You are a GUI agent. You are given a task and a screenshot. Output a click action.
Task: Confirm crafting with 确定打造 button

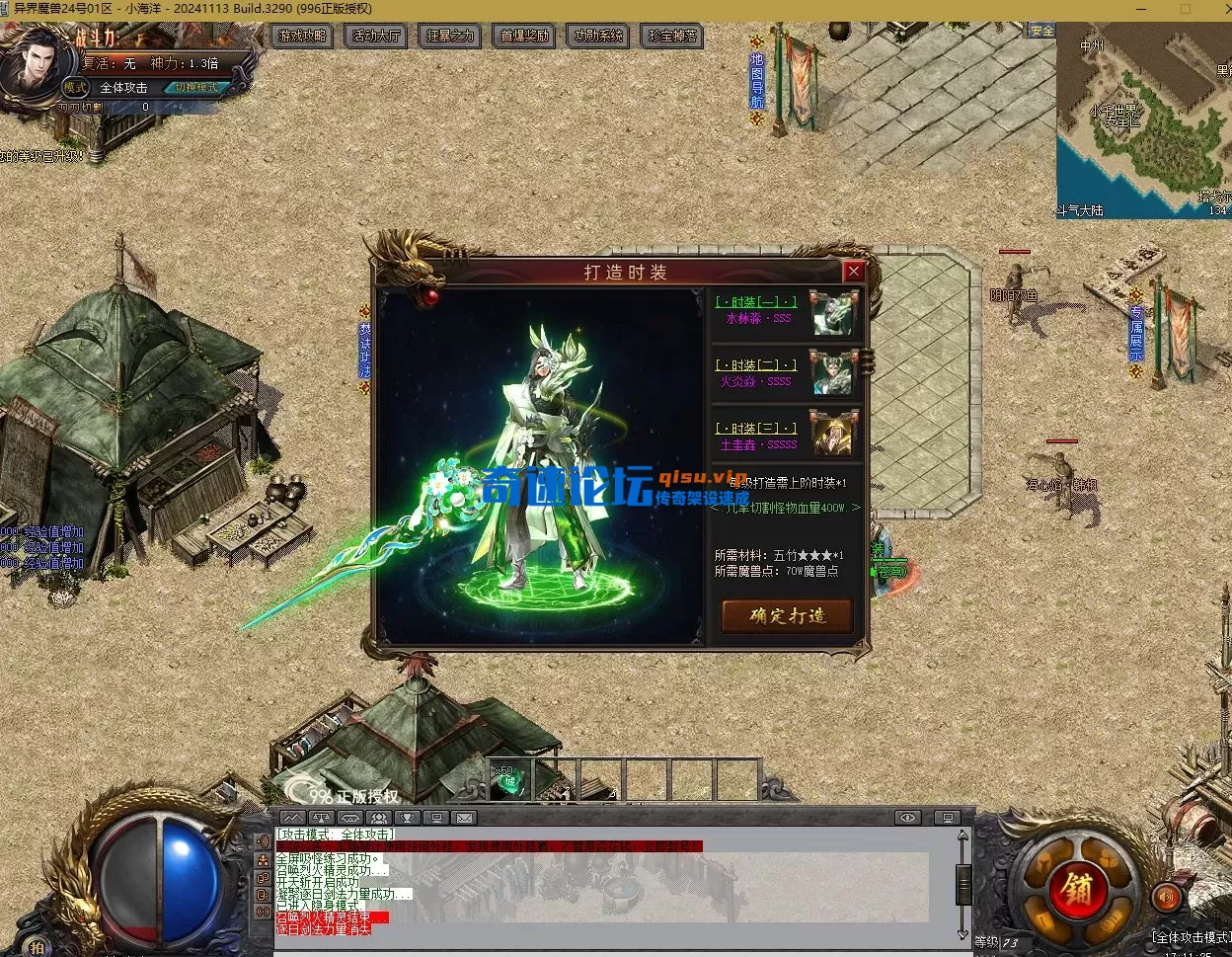(787, 616)
